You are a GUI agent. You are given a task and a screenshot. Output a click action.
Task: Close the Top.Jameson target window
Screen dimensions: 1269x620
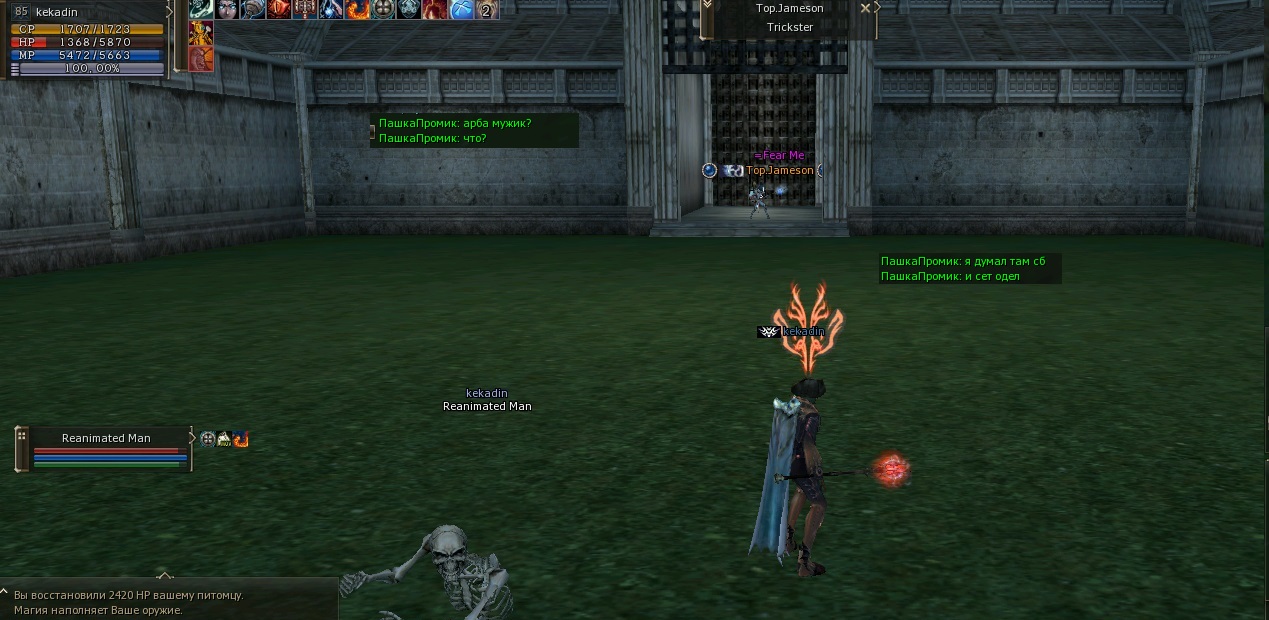click(866, 8)
